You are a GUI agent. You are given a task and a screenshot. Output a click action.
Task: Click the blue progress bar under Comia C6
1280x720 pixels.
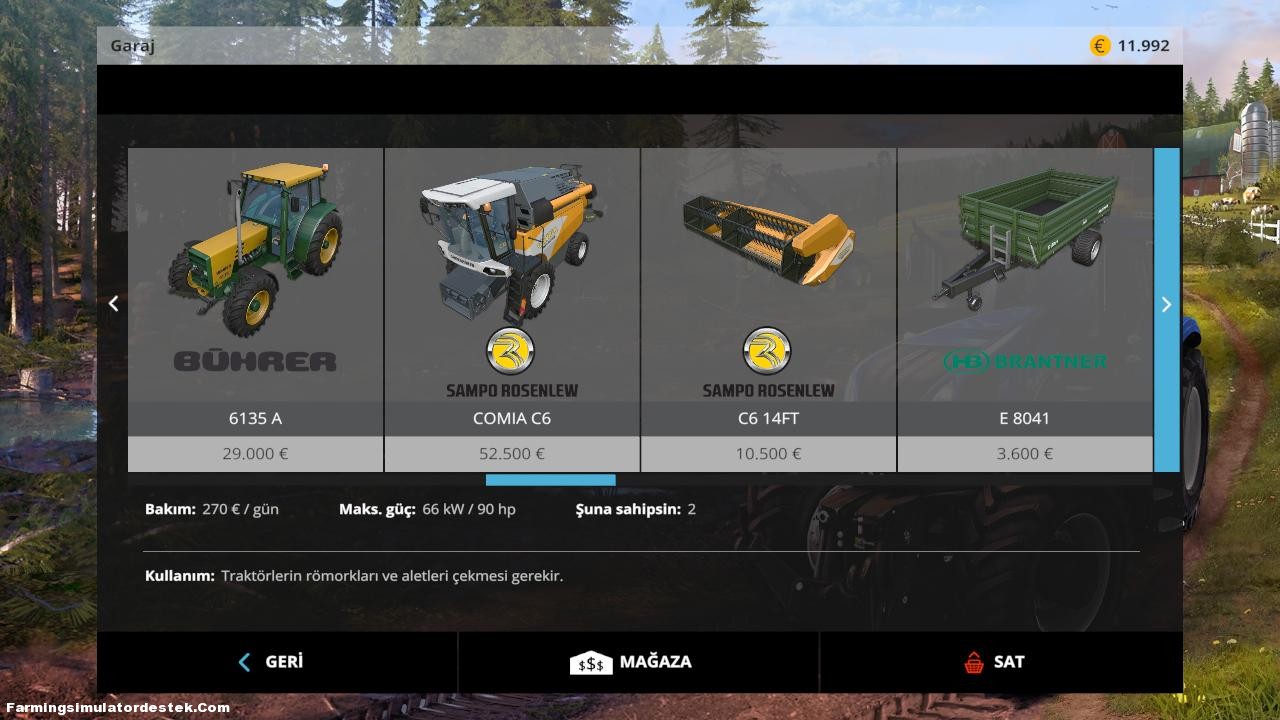tap(550, 480)
